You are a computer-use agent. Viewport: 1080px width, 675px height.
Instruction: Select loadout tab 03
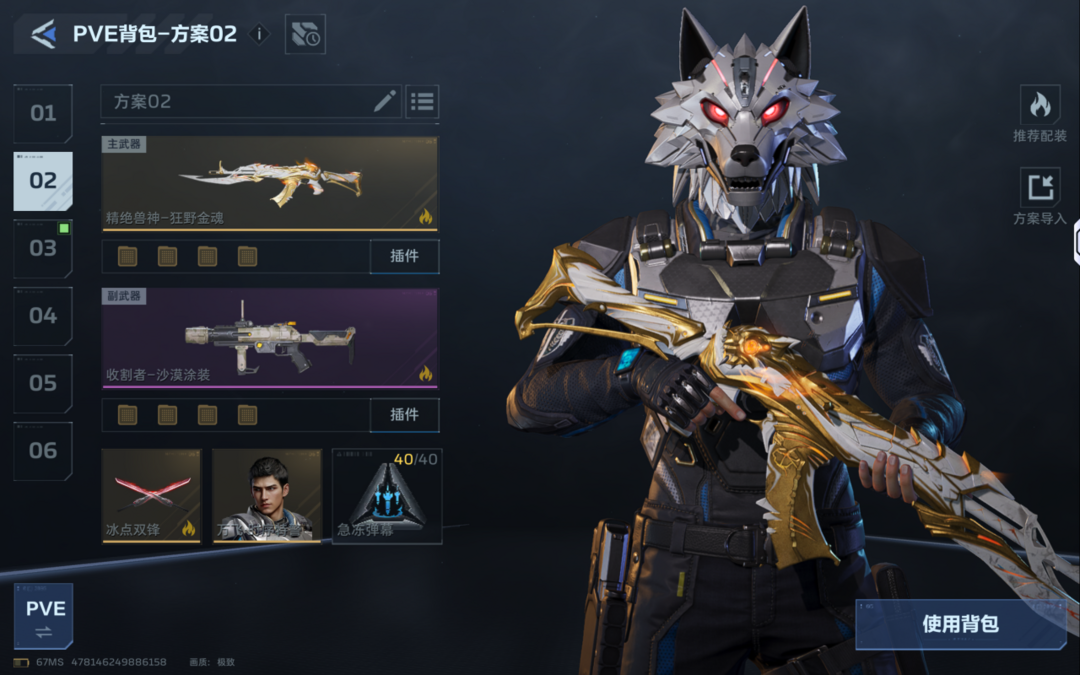pos(43,248)
